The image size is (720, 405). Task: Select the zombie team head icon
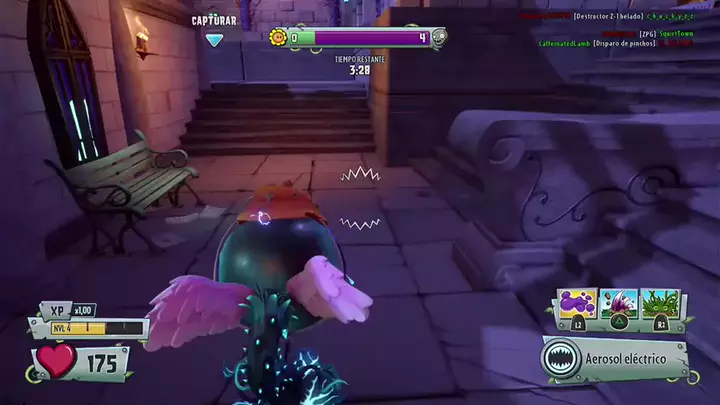438,38
